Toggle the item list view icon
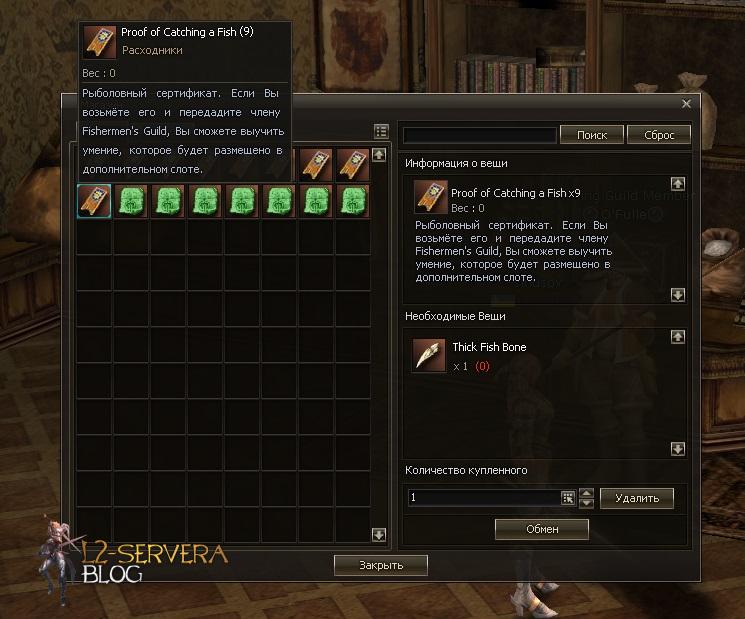The height and width of the screenshot is (619, 745). tap(381, 132)
